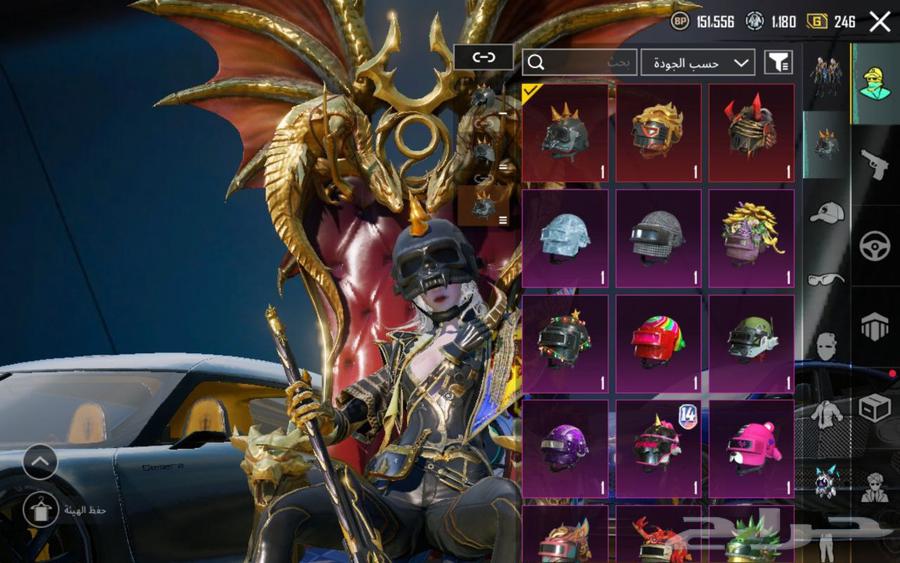Select the purple visor helmet skin
The height and width of the screenshot is (563, 900).
(565, 448)
